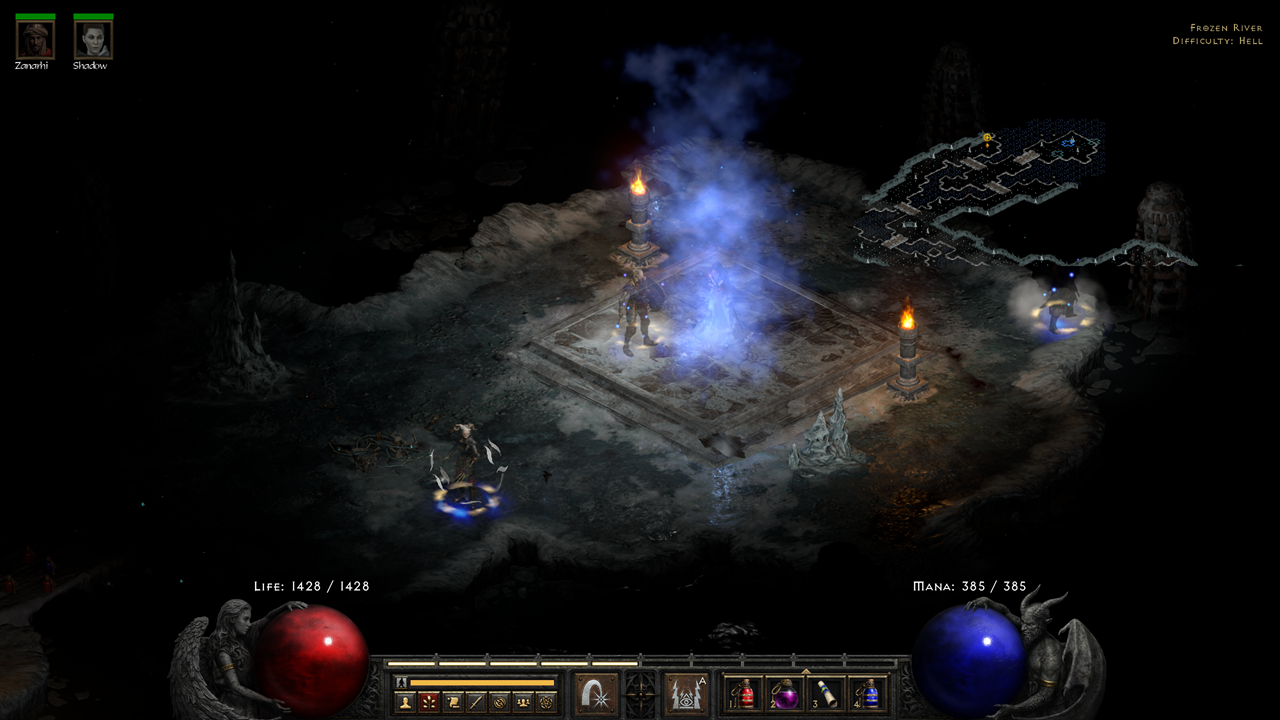The height and width of the screenshot is (720, 1280).
Task: Open the Message Log pentagram icon
Action: coord(548,701)
